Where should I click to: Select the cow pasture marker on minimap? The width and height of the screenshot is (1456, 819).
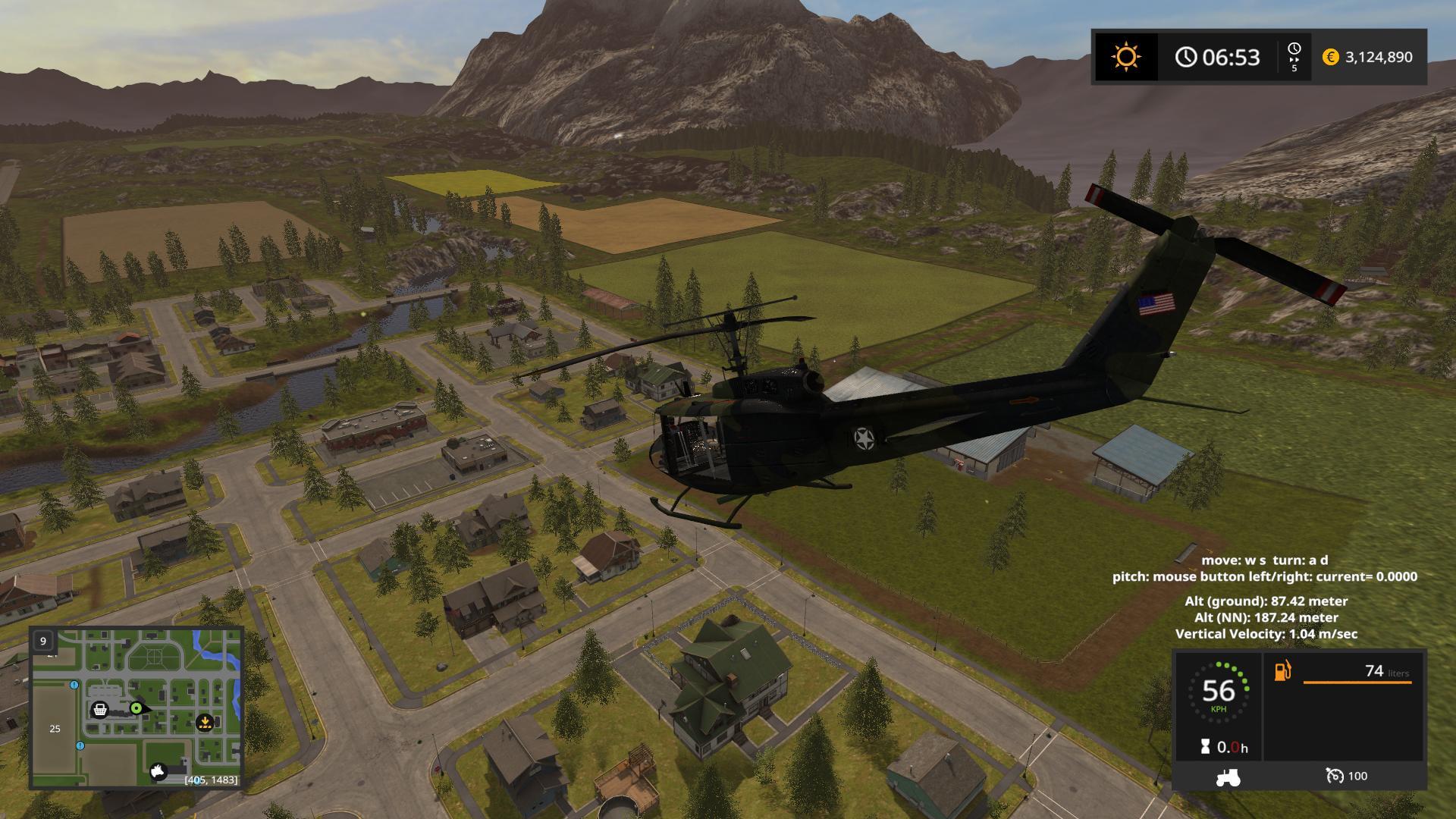point(158,771)
